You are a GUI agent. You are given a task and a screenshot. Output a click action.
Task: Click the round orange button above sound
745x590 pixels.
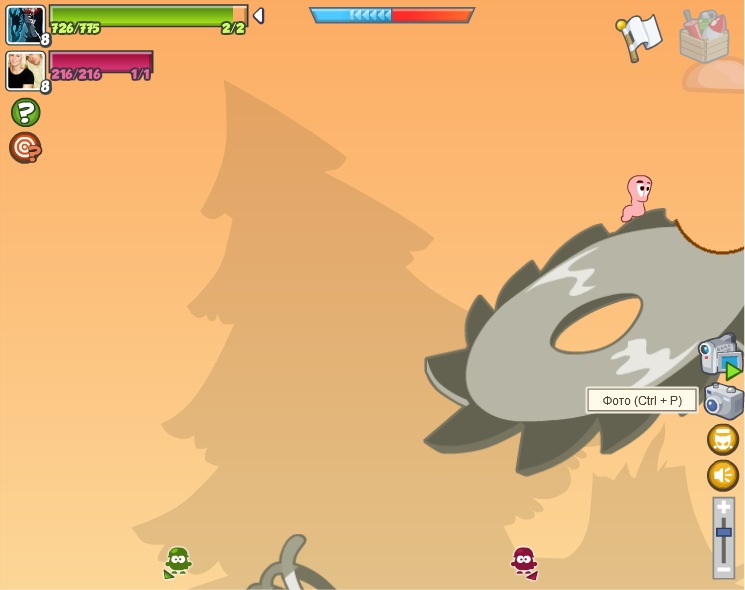coord(723,439)
